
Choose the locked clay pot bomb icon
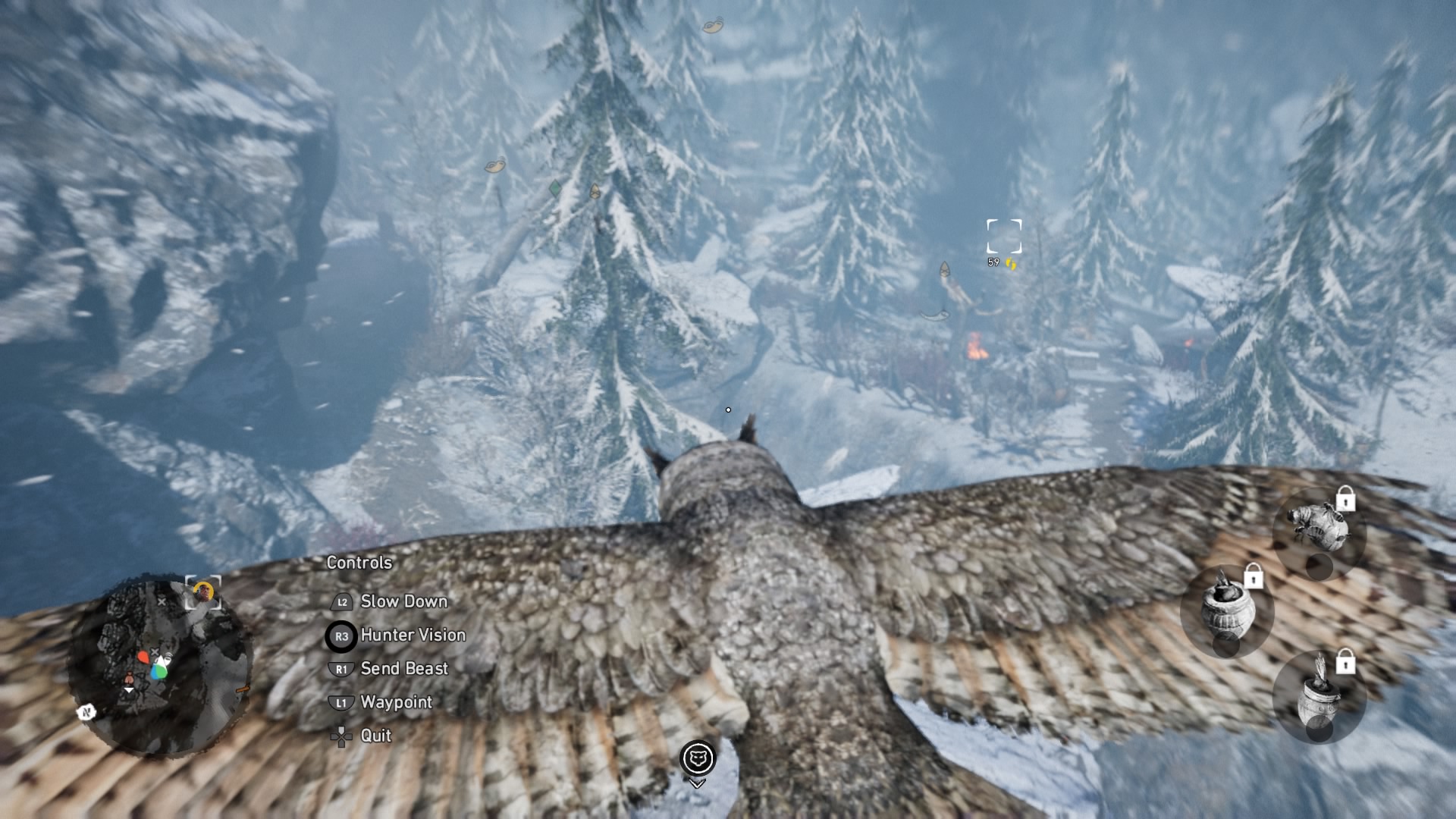pyautogui.click(x=1227, y=609)
